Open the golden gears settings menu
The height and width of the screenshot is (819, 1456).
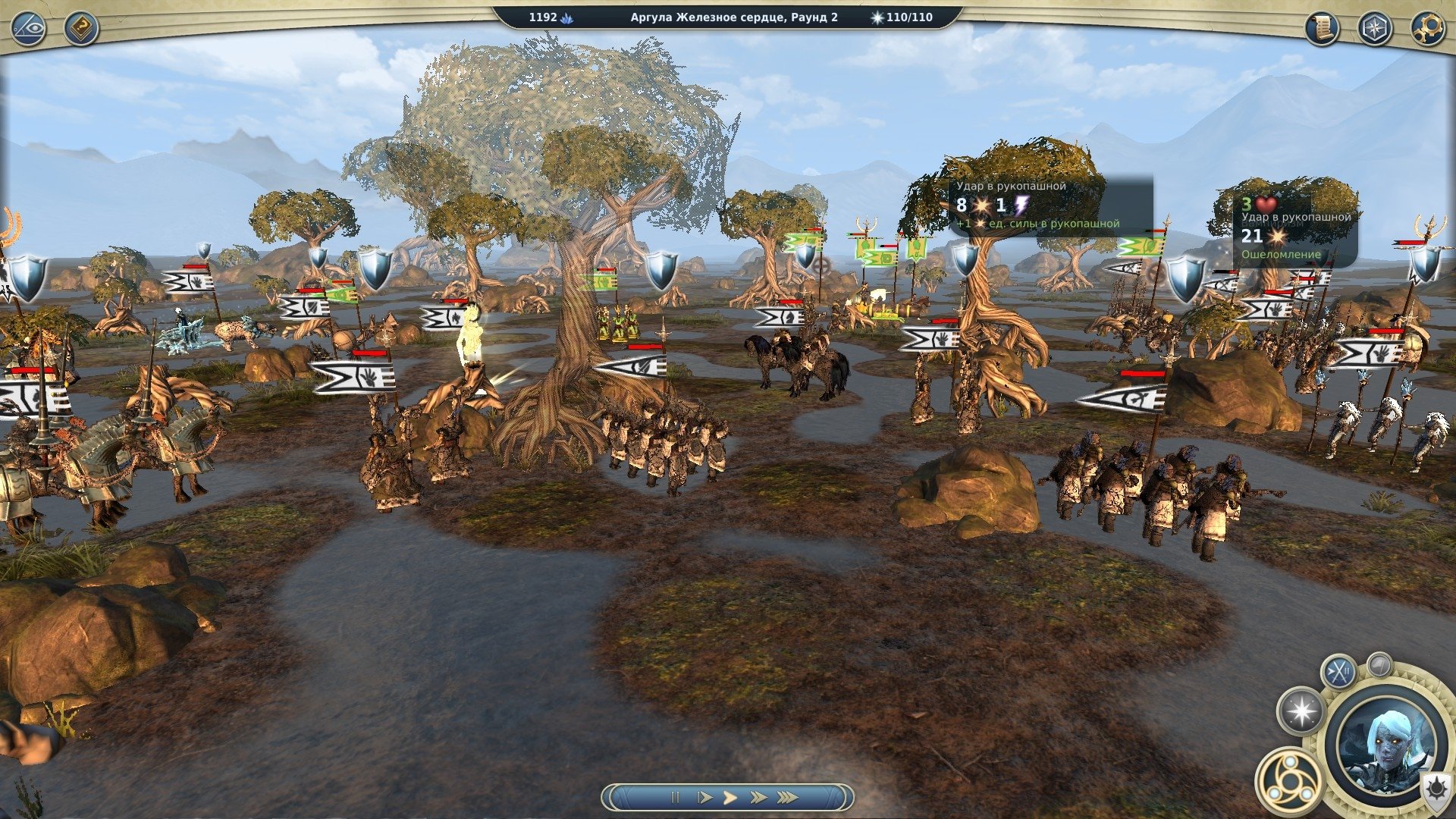(1426, 29)
